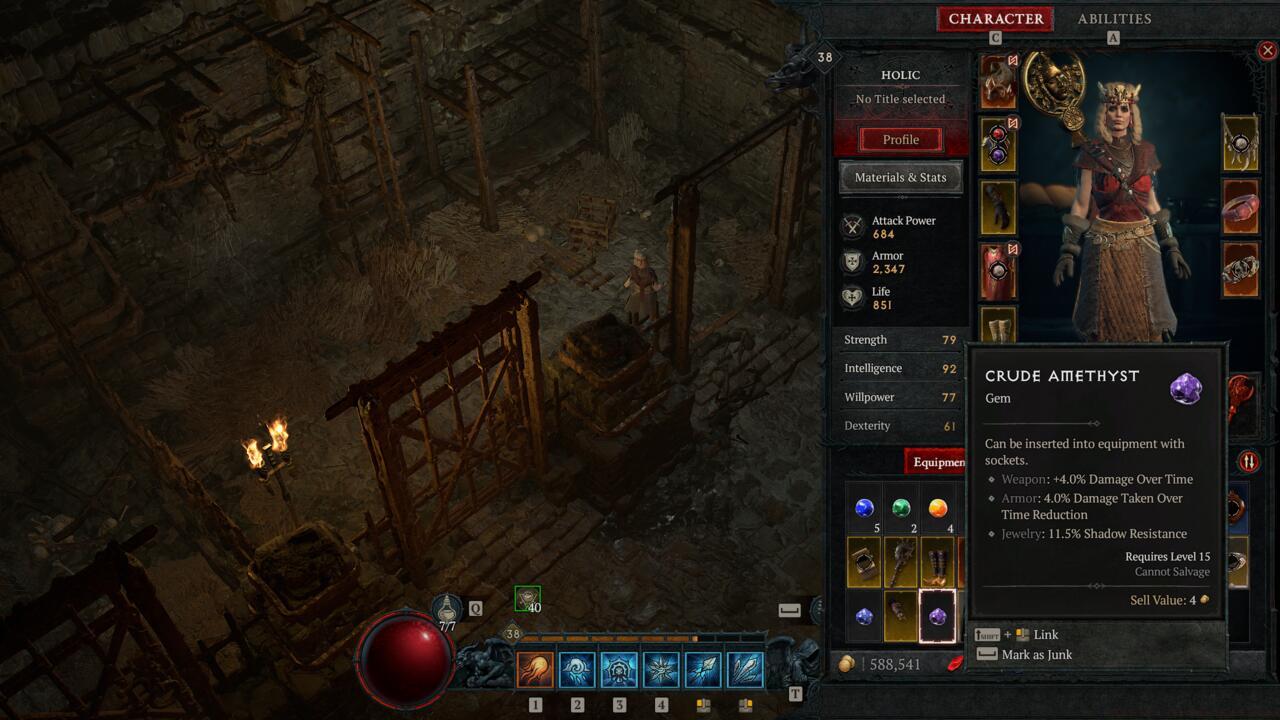Screen dimensions: 1280x720
Task: Select the red ring equipment slot
Action: 1241,208
